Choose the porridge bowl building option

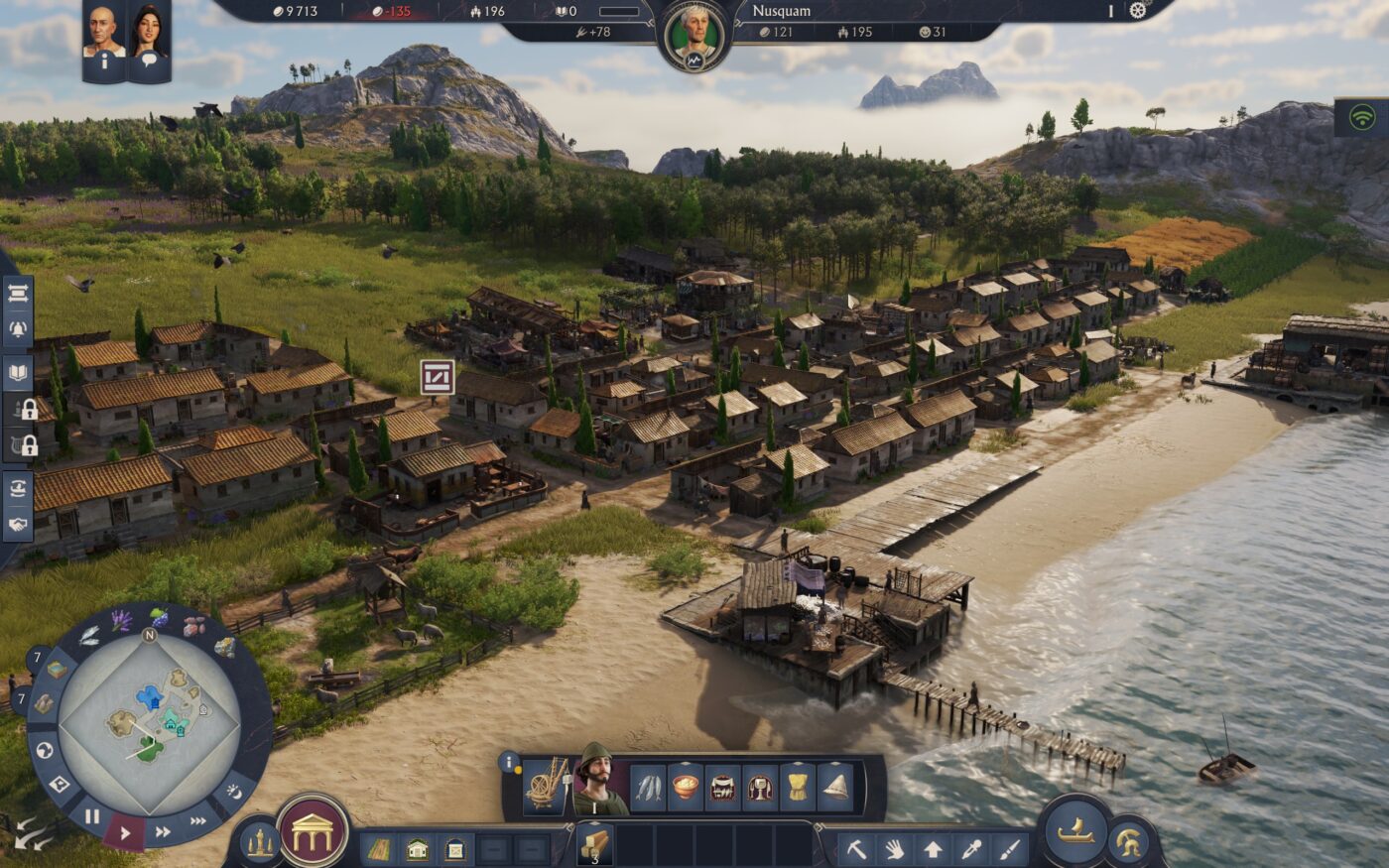click(686, 788)
